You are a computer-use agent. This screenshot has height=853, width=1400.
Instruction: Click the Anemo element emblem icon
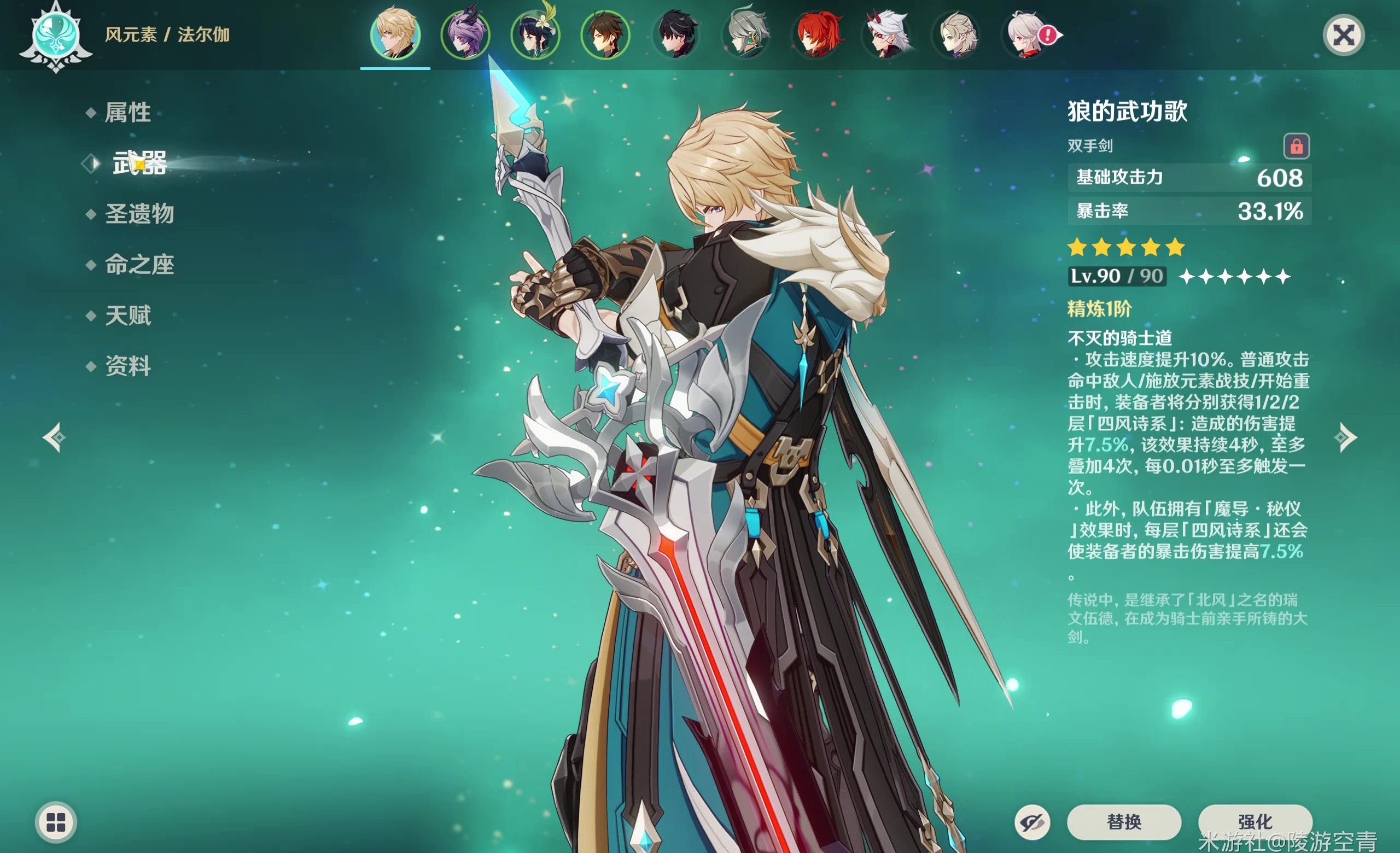(x=56, y=35)
